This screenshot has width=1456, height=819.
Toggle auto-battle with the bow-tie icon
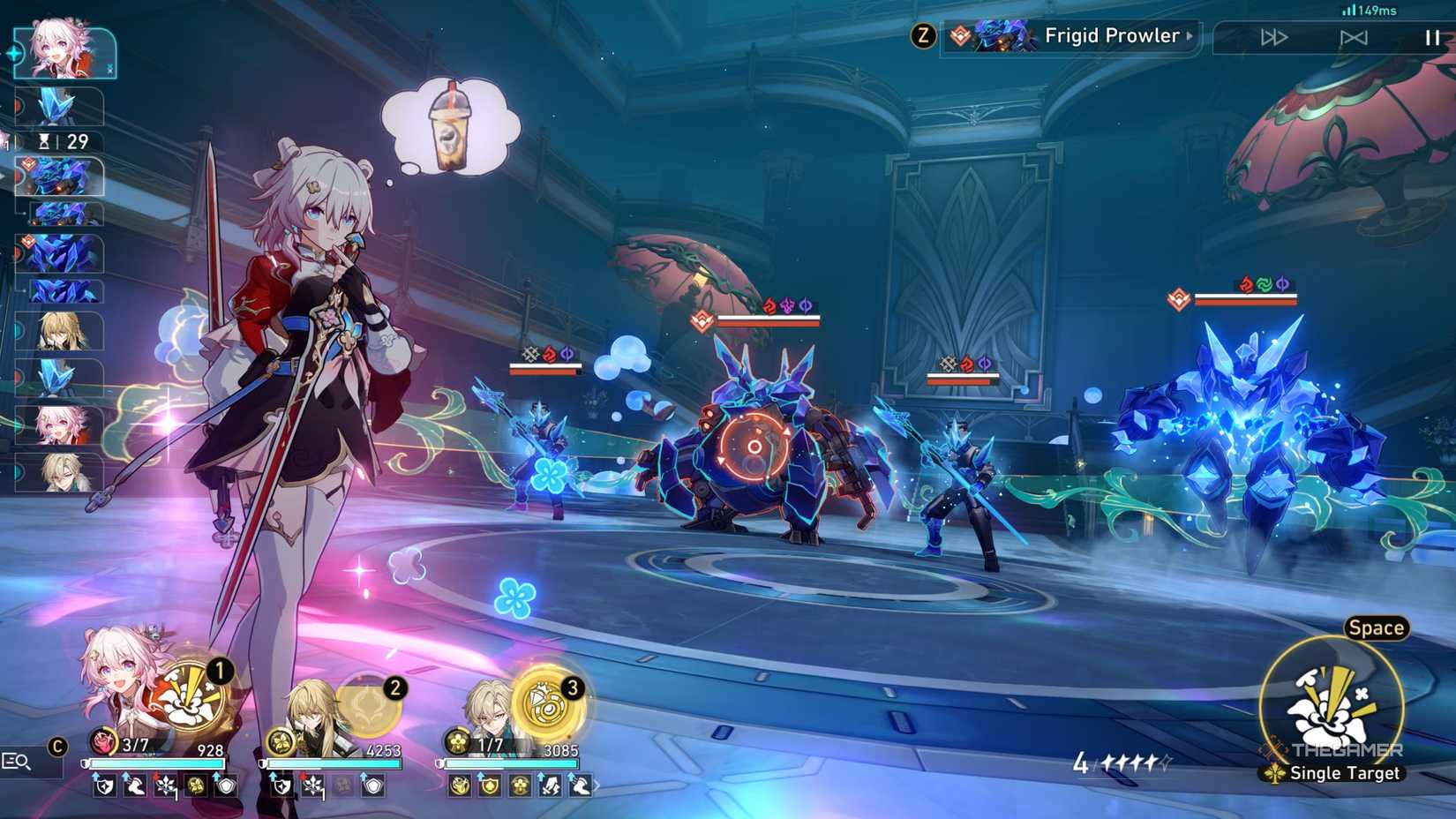1354,37
